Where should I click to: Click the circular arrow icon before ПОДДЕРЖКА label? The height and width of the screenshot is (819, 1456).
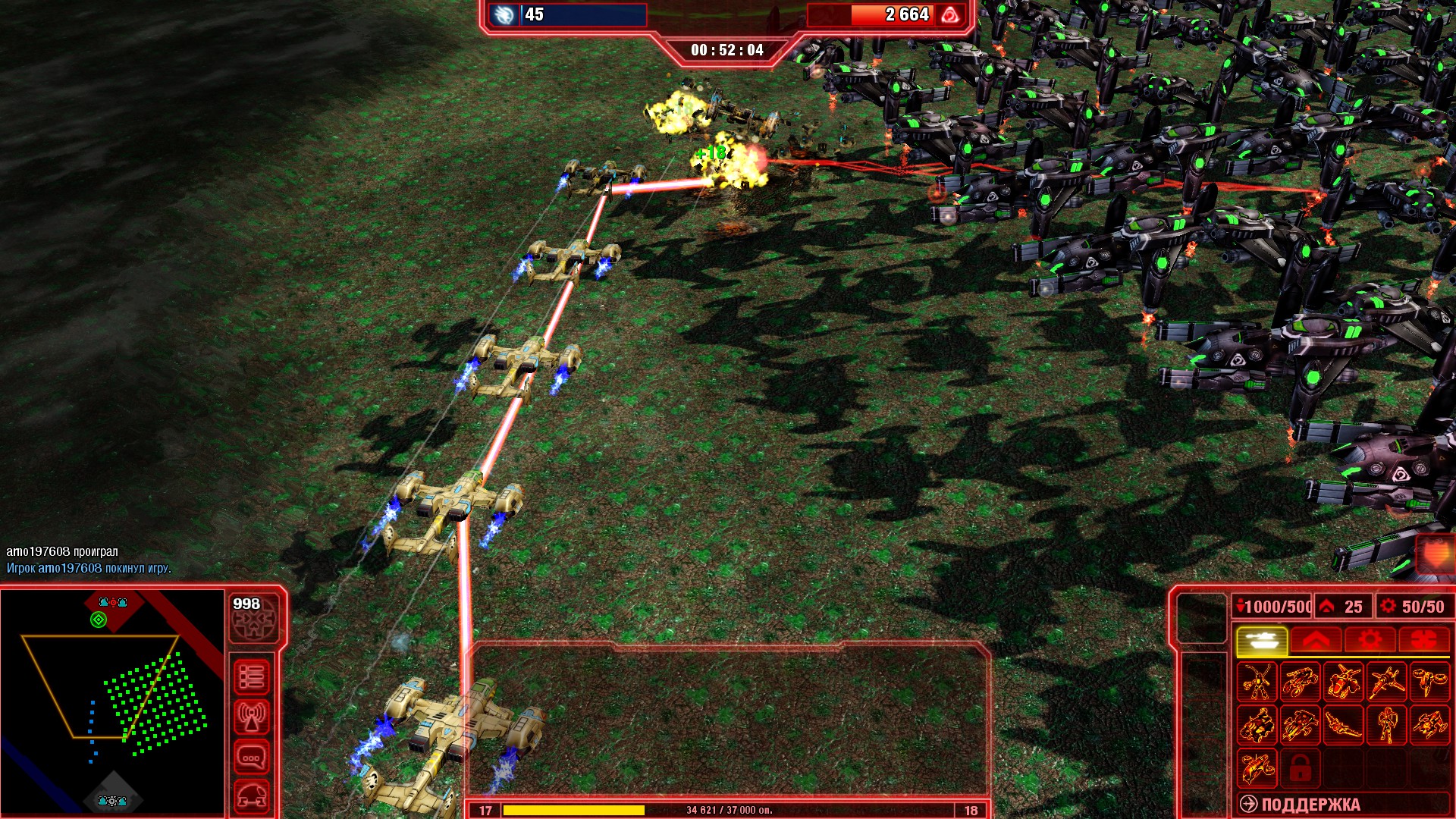[1248, 803]
